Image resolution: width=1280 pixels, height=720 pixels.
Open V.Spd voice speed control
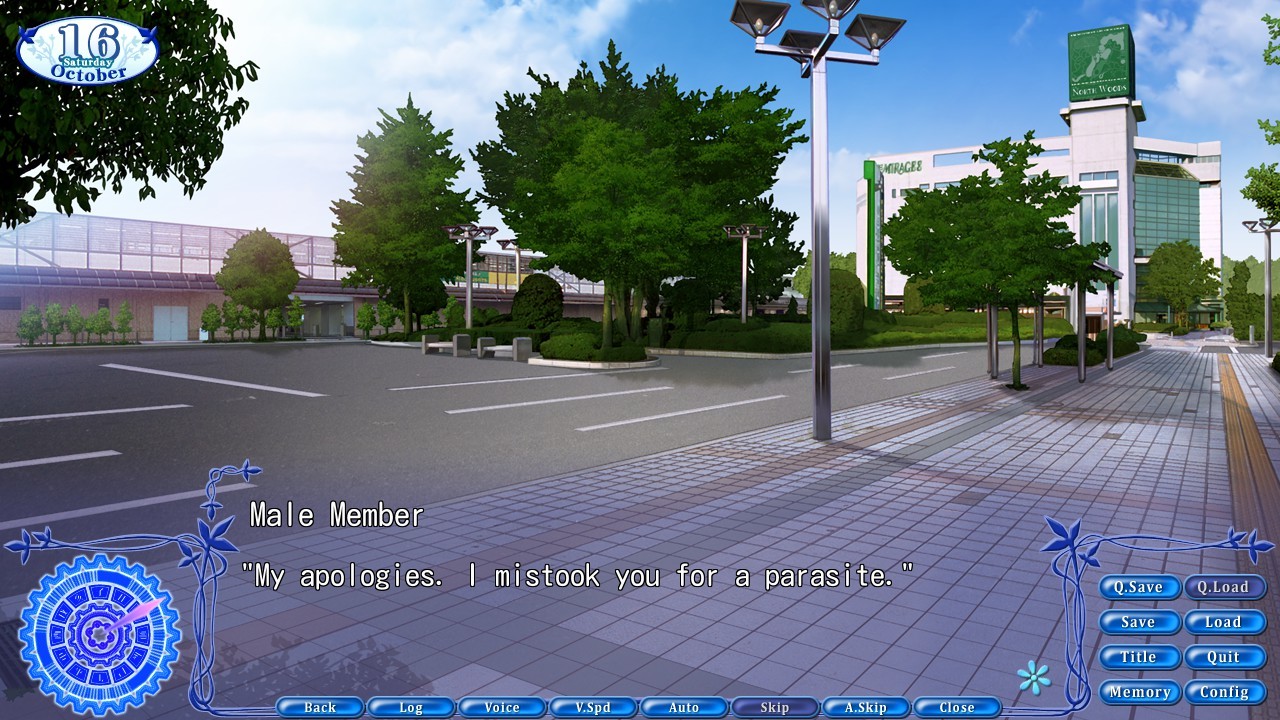pyautogui.click(x=594, y=707)
